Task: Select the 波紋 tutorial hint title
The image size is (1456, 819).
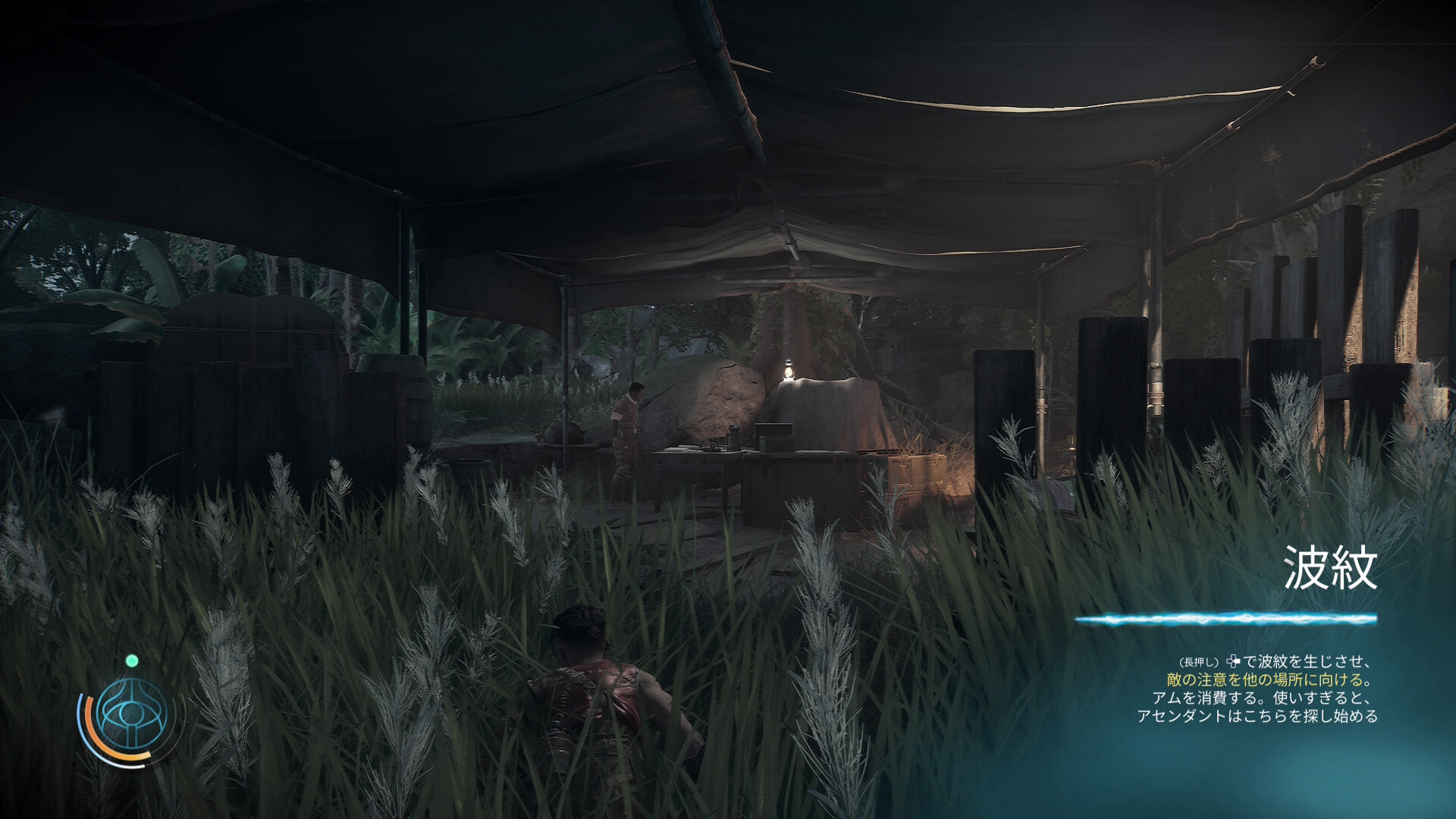Action: tap(1330, 568)
